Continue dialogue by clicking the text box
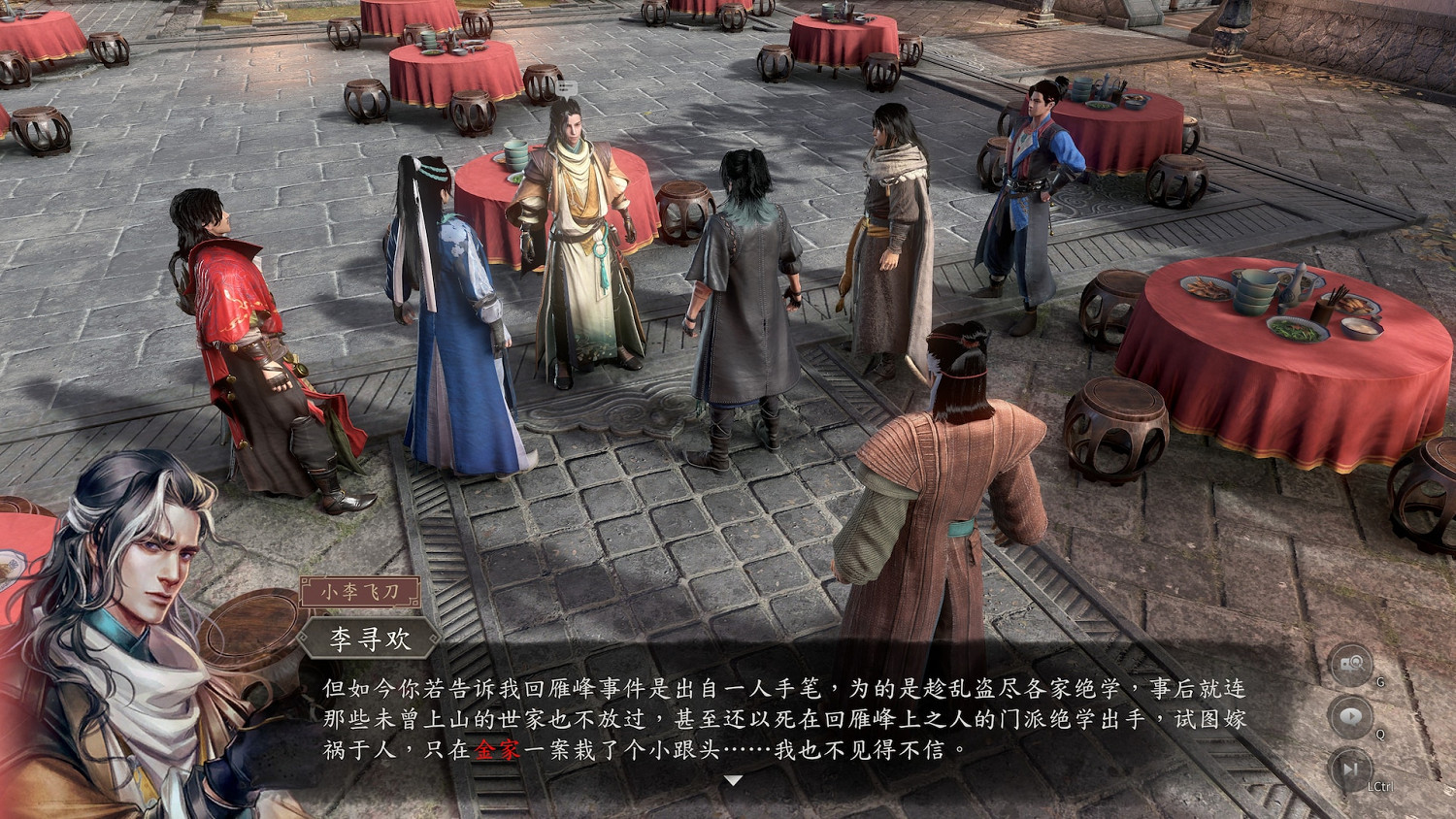1456x819 pixels. [x=777, y=718]
